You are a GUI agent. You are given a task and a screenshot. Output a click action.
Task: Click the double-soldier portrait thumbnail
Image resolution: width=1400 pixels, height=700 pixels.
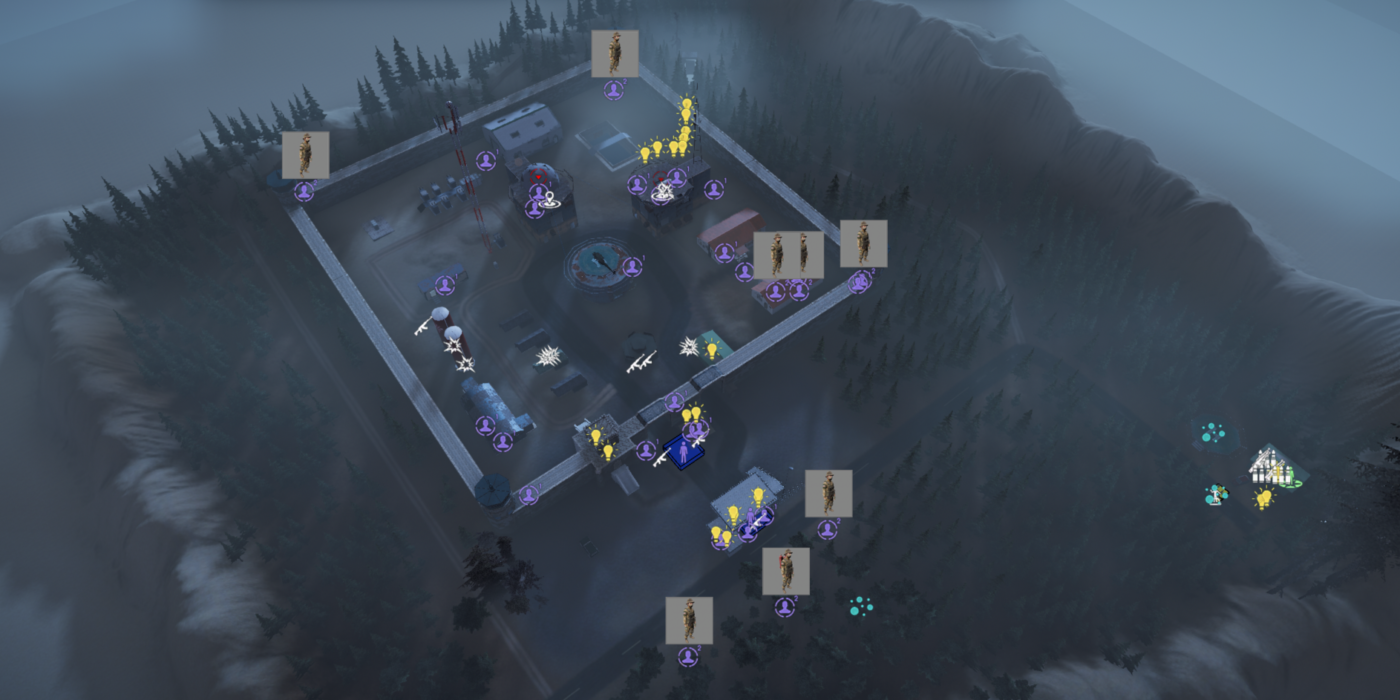[788, 255]
